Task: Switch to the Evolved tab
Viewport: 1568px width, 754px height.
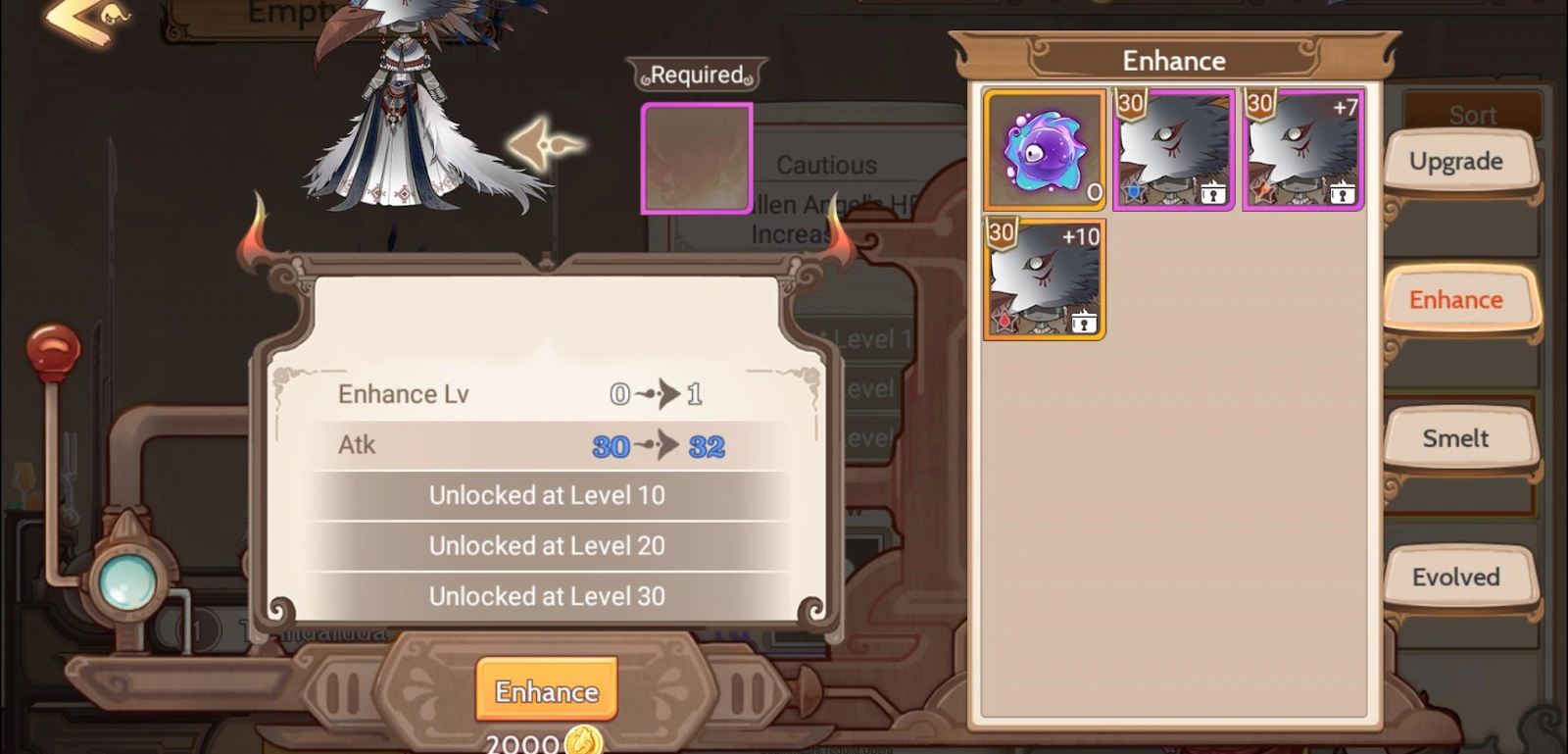Action: pos(1458,577)
